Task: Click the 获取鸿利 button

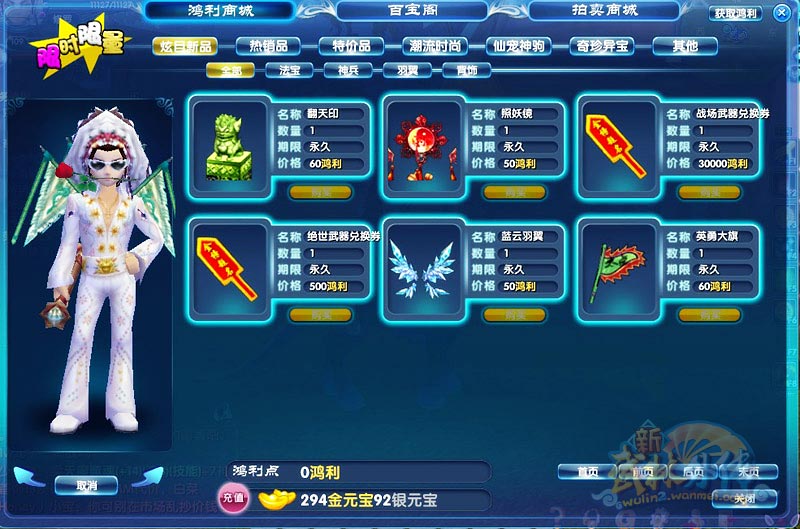Action: (736, 14)
